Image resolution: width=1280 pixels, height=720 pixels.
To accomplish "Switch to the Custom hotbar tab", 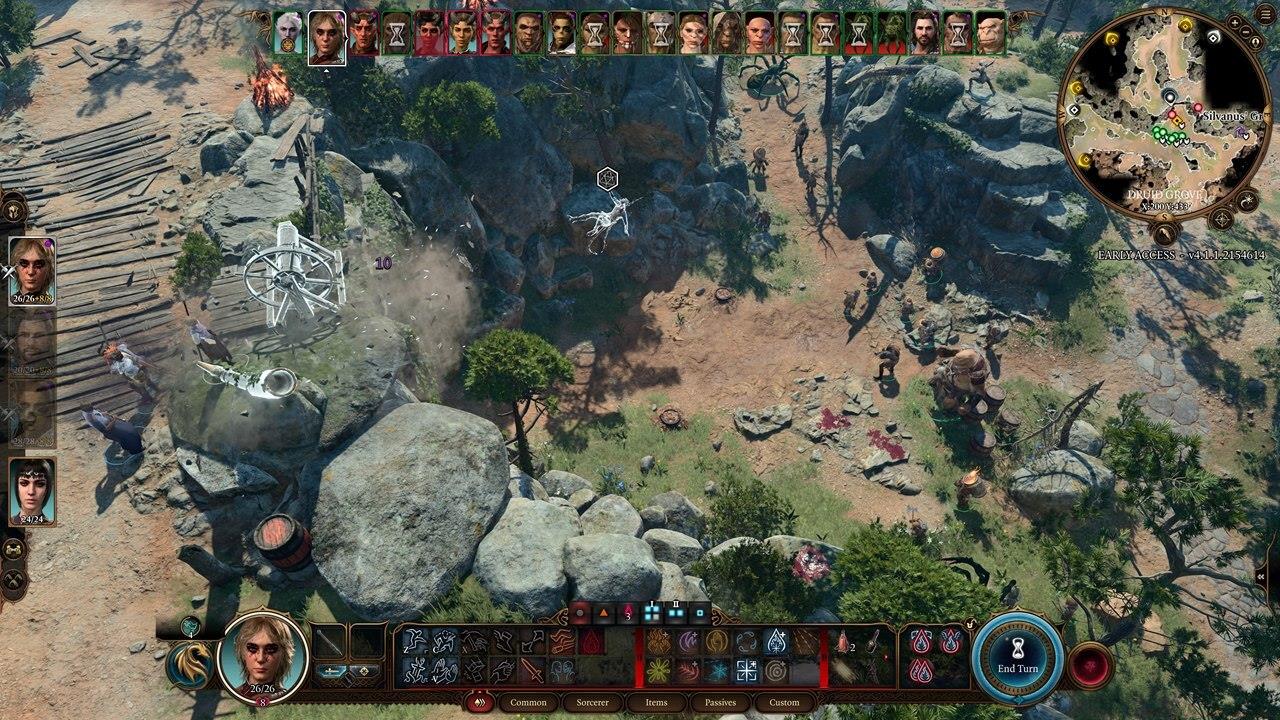I will (784, 702).
